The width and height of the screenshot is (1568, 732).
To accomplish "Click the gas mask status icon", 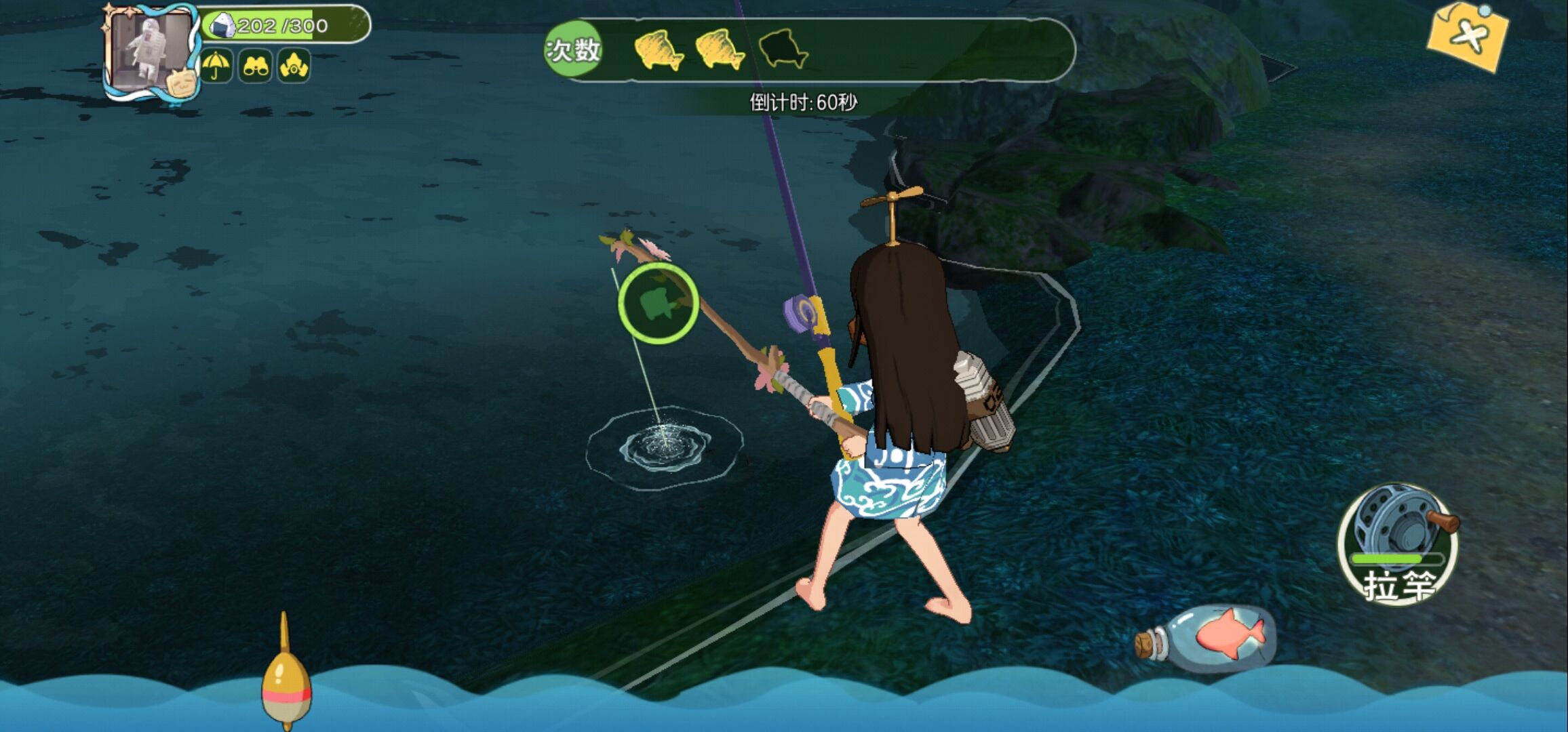I will [294, 66].
